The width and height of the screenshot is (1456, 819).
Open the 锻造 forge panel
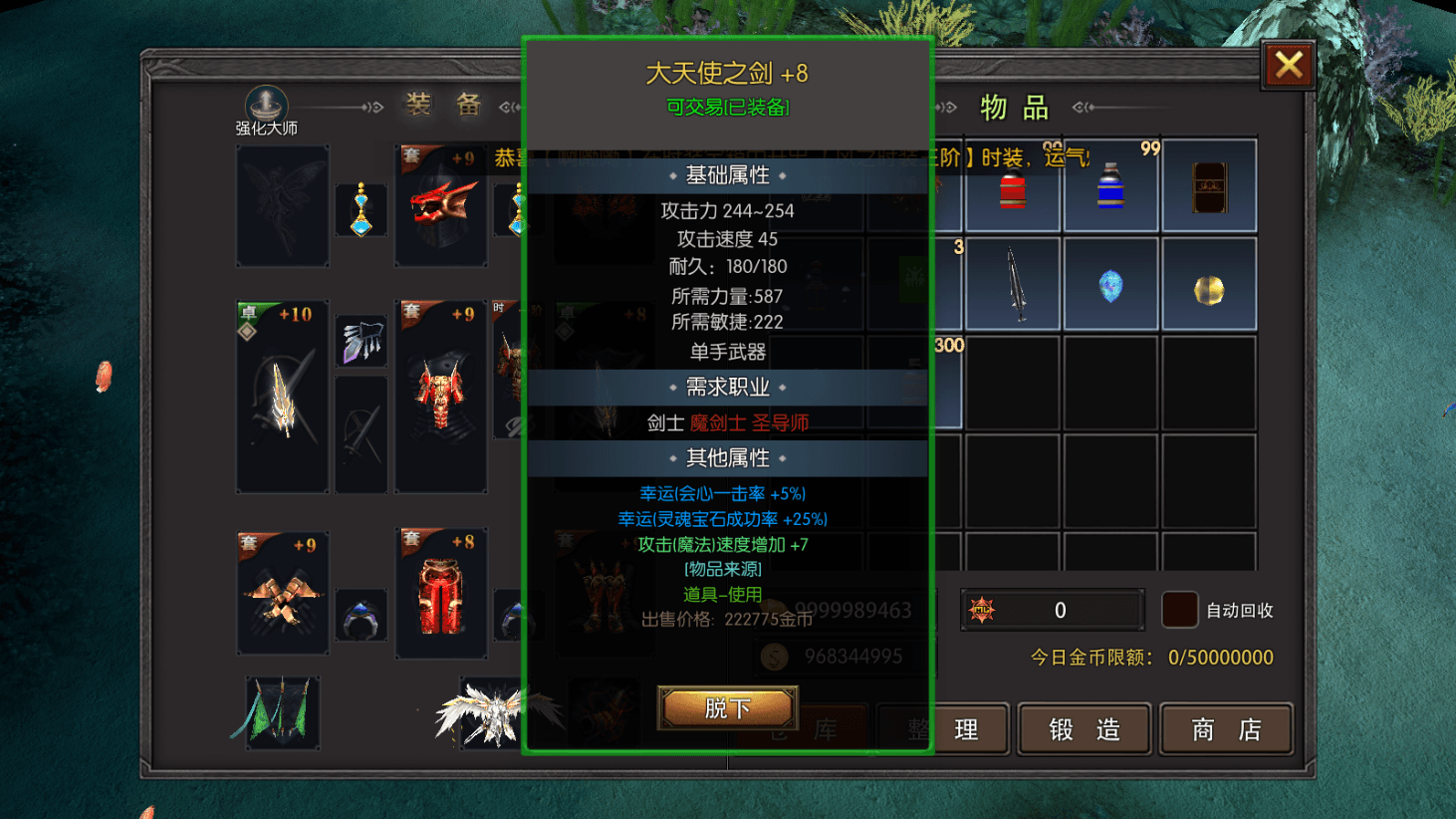tap(1084, 728)
